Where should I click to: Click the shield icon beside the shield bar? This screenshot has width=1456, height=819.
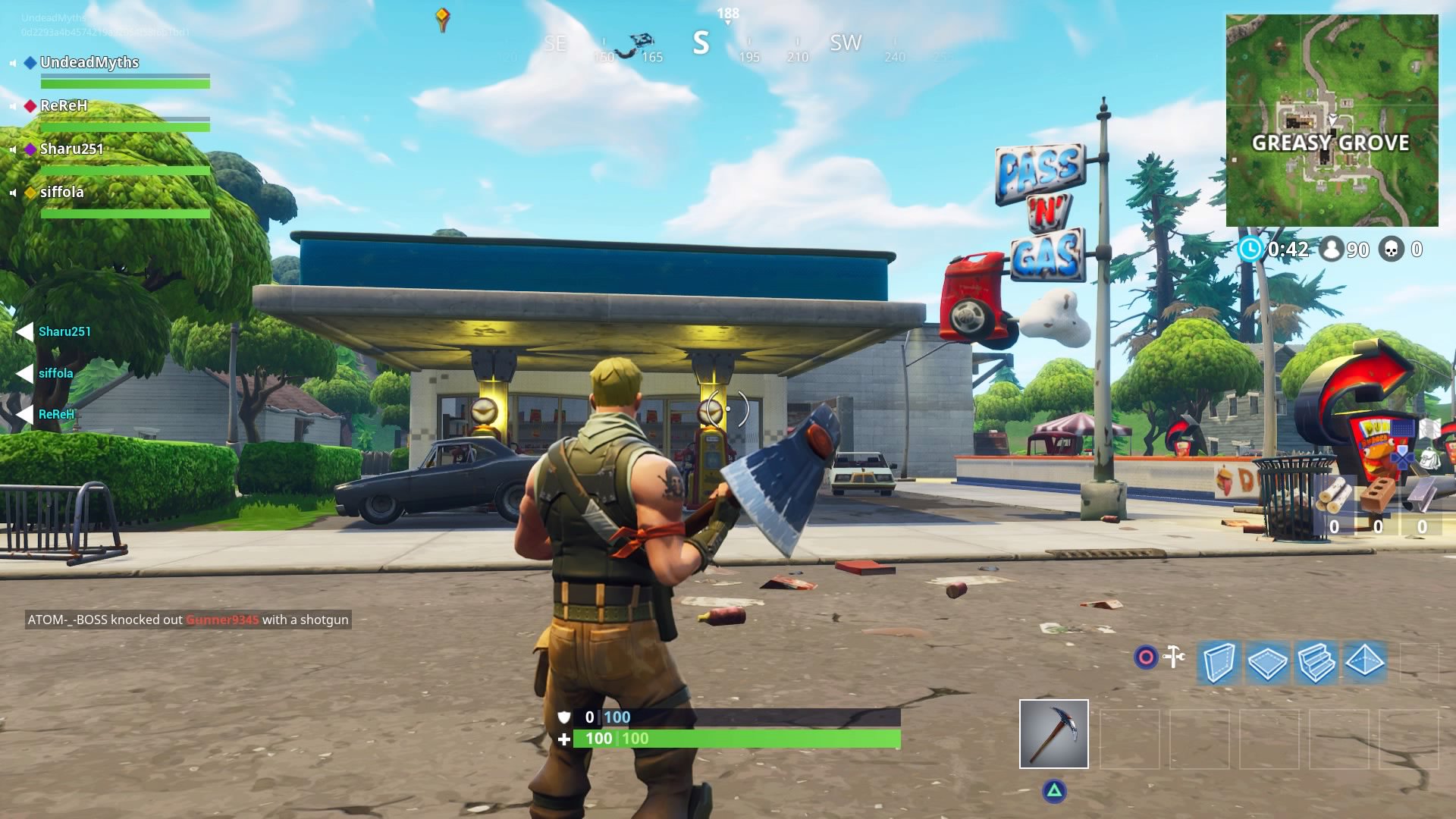click(x=564, y=716)
